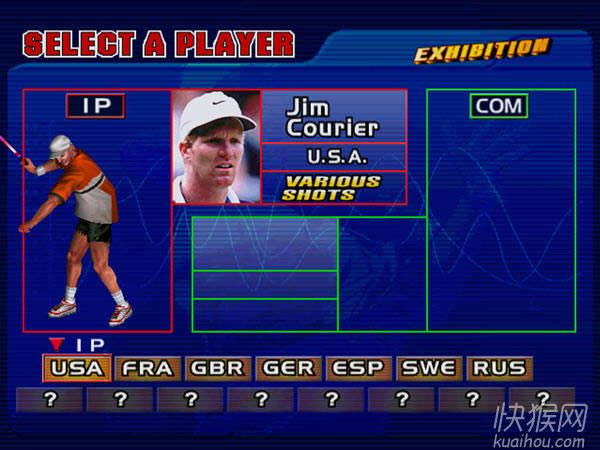Pick the GBR country tile
The image size is (600, 450).
tap(218, 368)
